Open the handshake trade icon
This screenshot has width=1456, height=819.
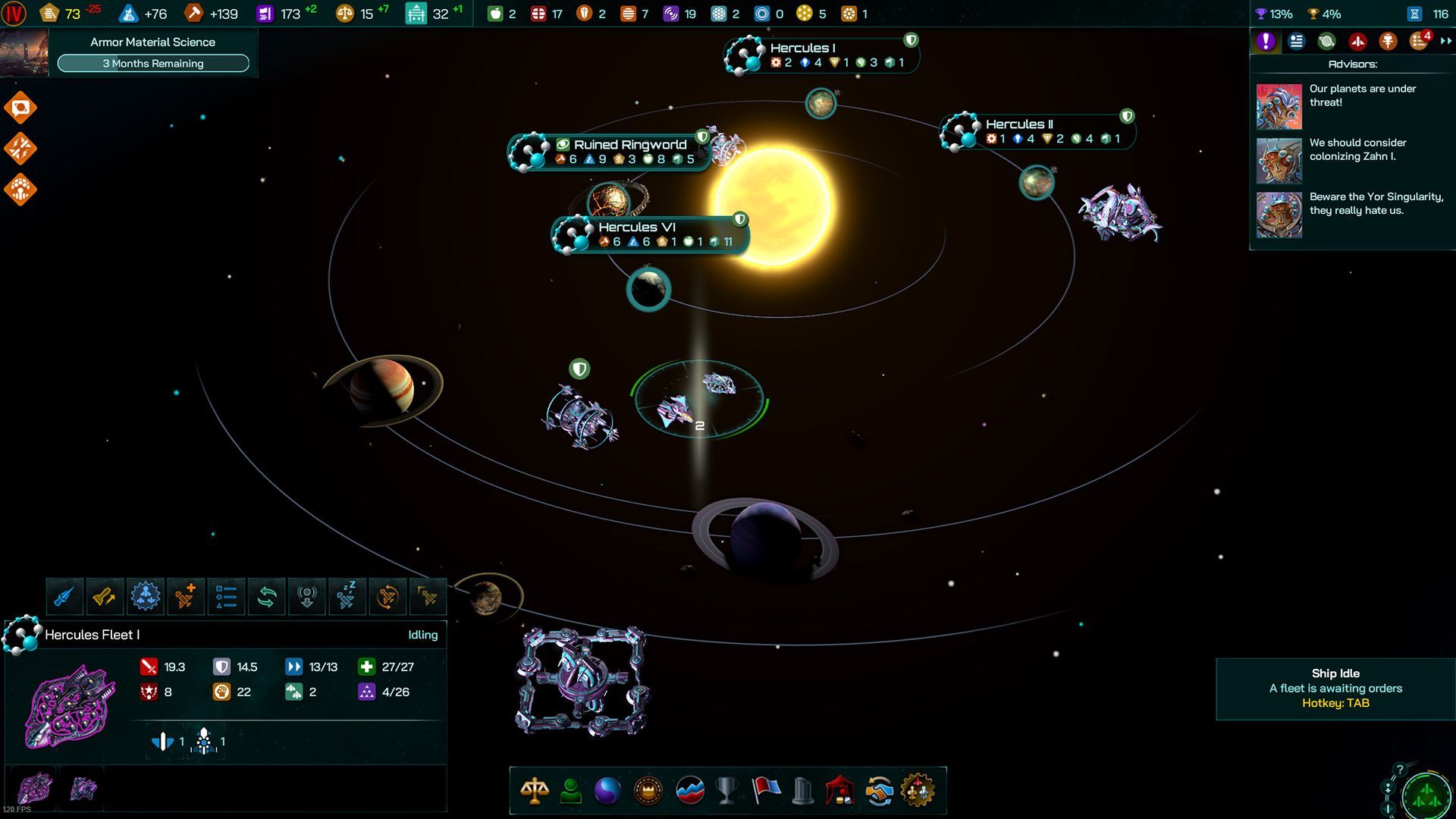[x=879, y=791]
